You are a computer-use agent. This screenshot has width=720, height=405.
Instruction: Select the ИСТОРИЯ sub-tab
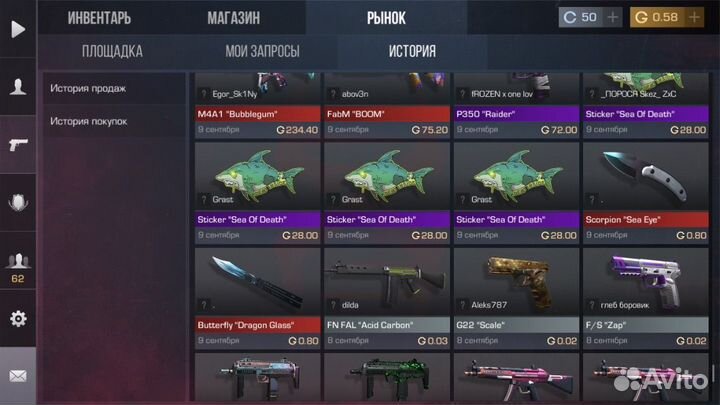(412, 51)
